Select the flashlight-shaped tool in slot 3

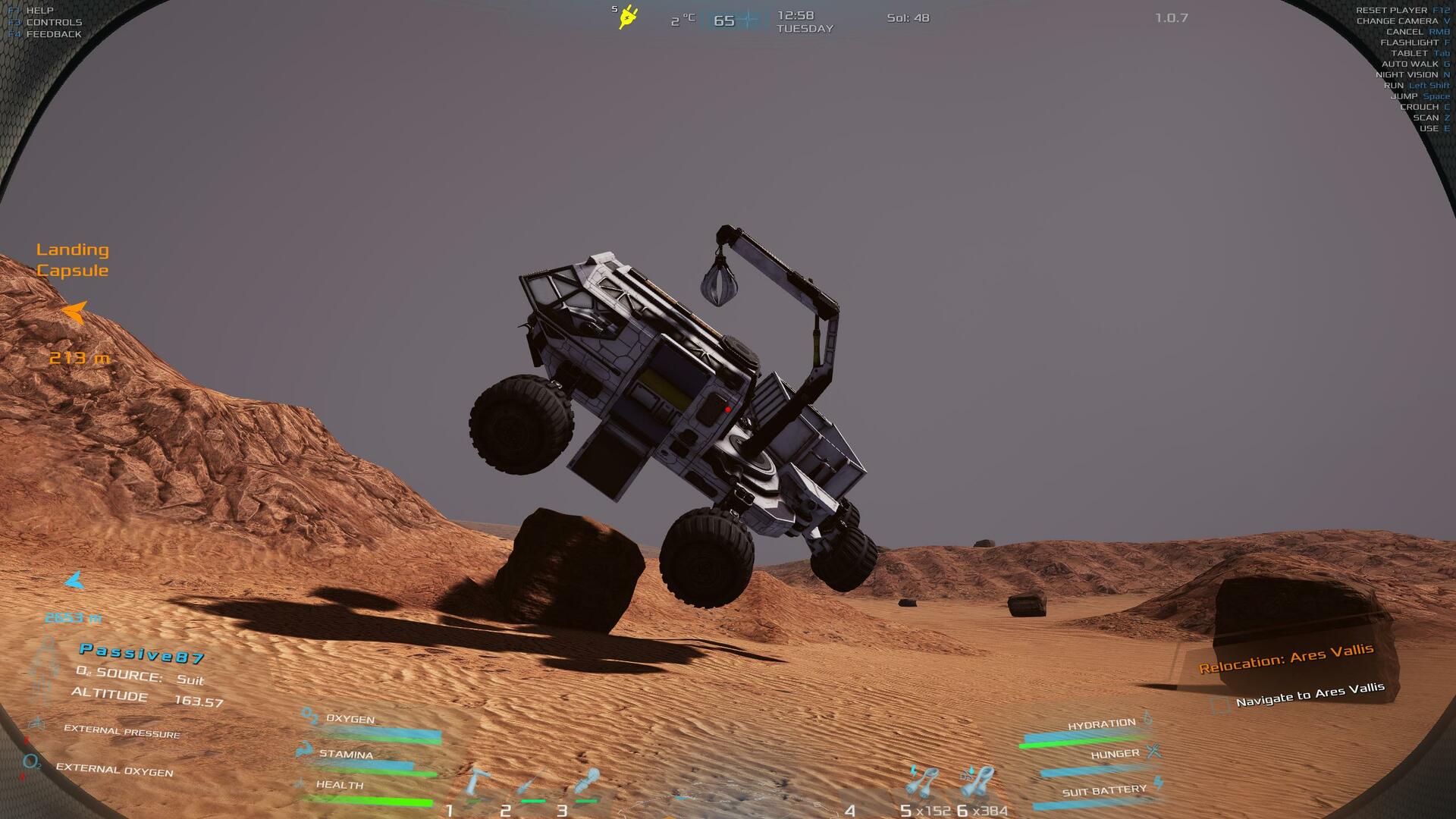(x=587, y=783)
